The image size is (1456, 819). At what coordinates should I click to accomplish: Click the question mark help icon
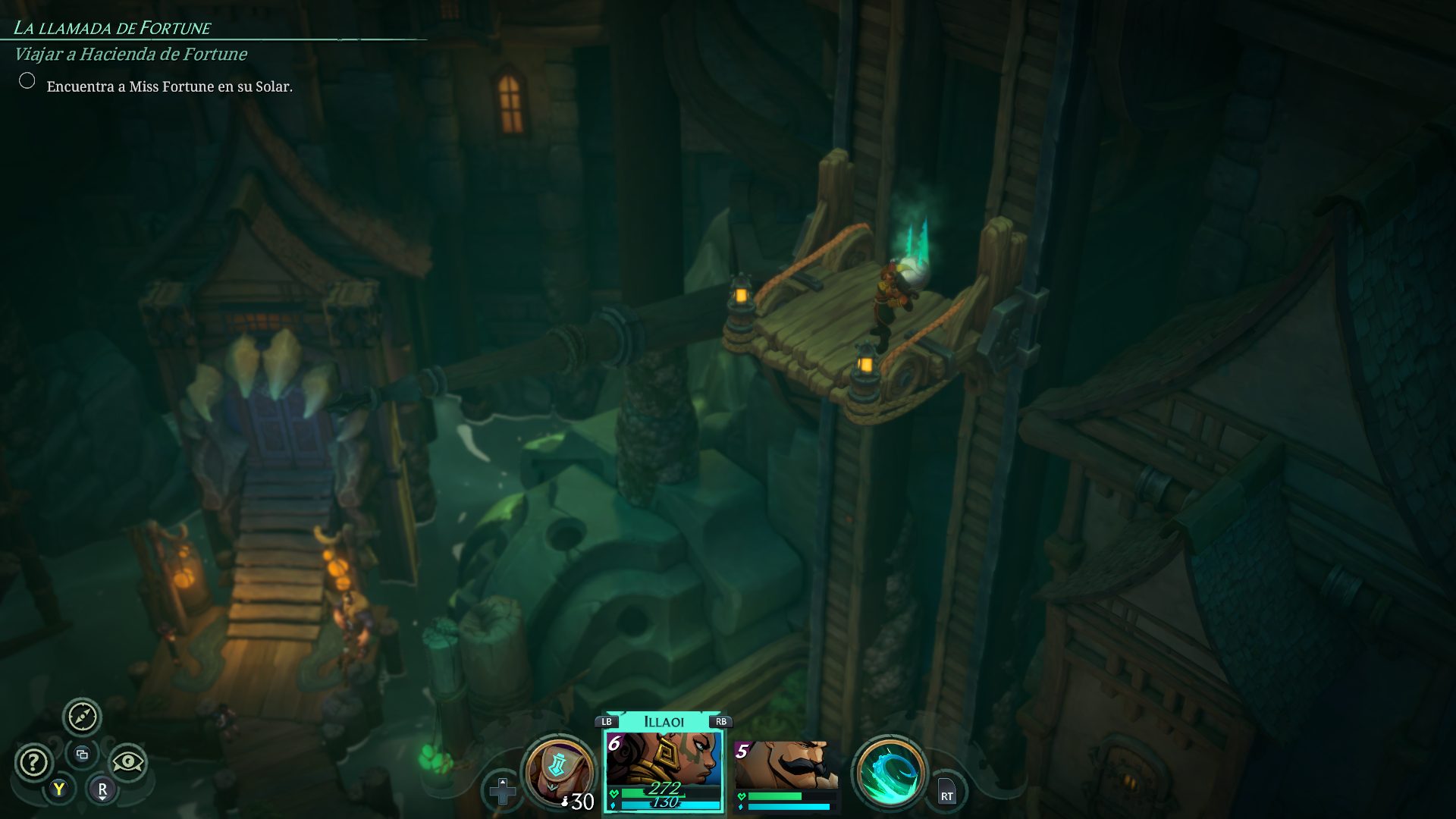click(x=33, y=762)
